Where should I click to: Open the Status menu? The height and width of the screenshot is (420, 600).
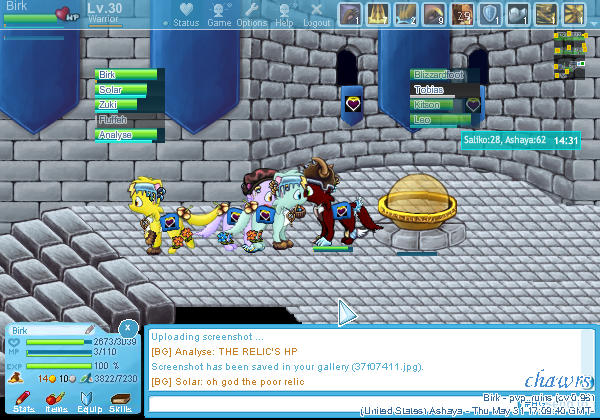click(185, 15)
